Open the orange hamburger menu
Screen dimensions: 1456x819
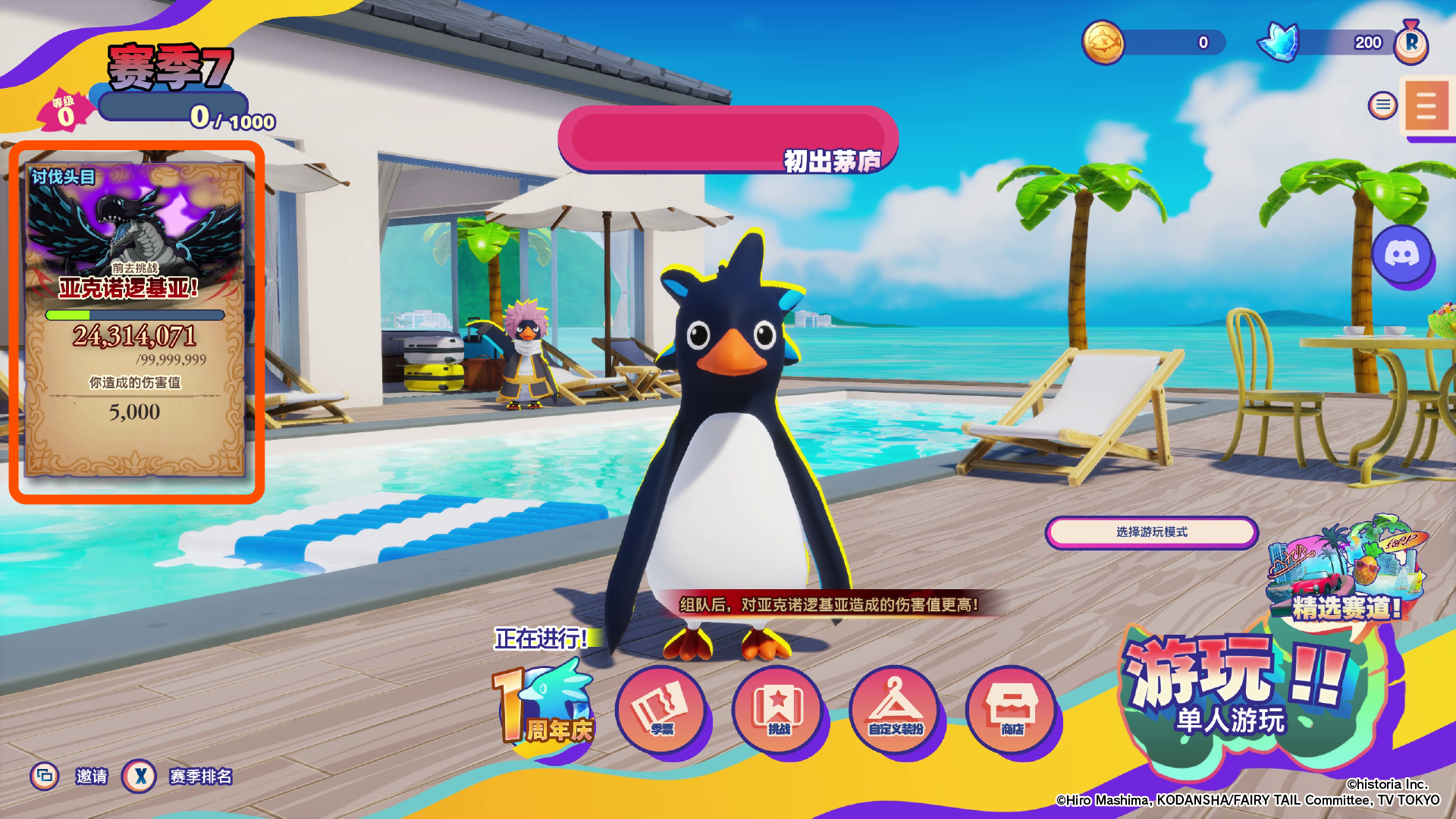[1426, 106]
